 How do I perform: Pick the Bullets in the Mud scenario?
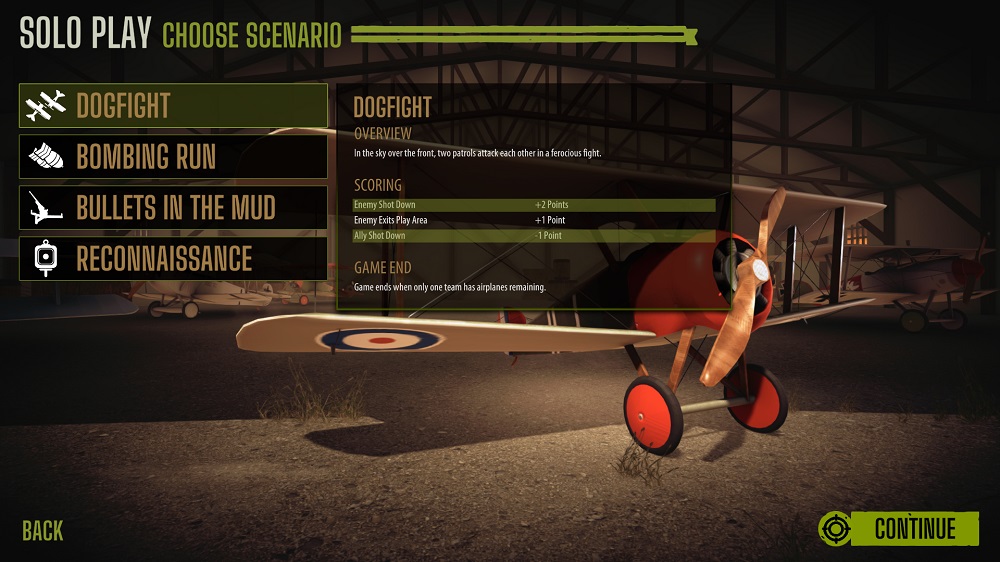[x=173, y=208]
